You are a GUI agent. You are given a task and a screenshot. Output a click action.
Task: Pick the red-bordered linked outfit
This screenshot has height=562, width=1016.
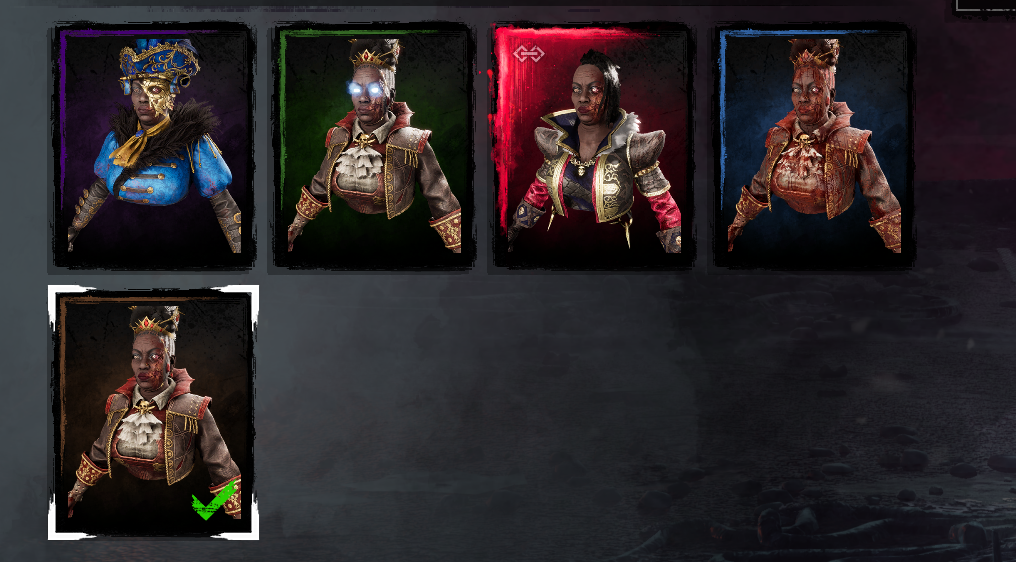(593, 146)
